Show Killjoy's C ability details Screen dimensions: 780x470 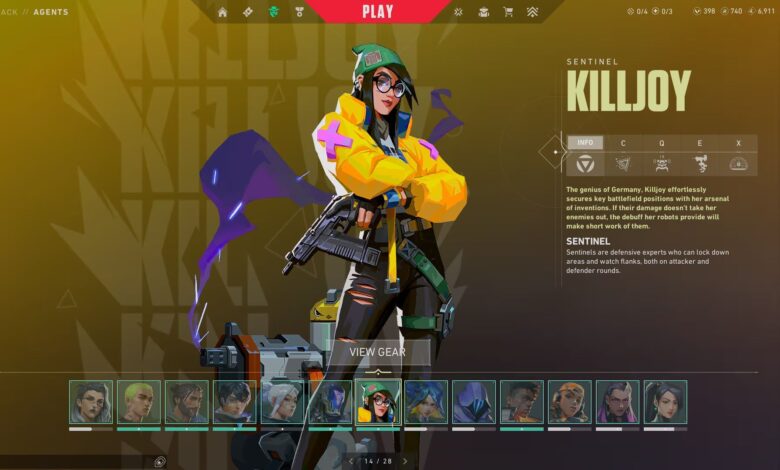(623, 143)
